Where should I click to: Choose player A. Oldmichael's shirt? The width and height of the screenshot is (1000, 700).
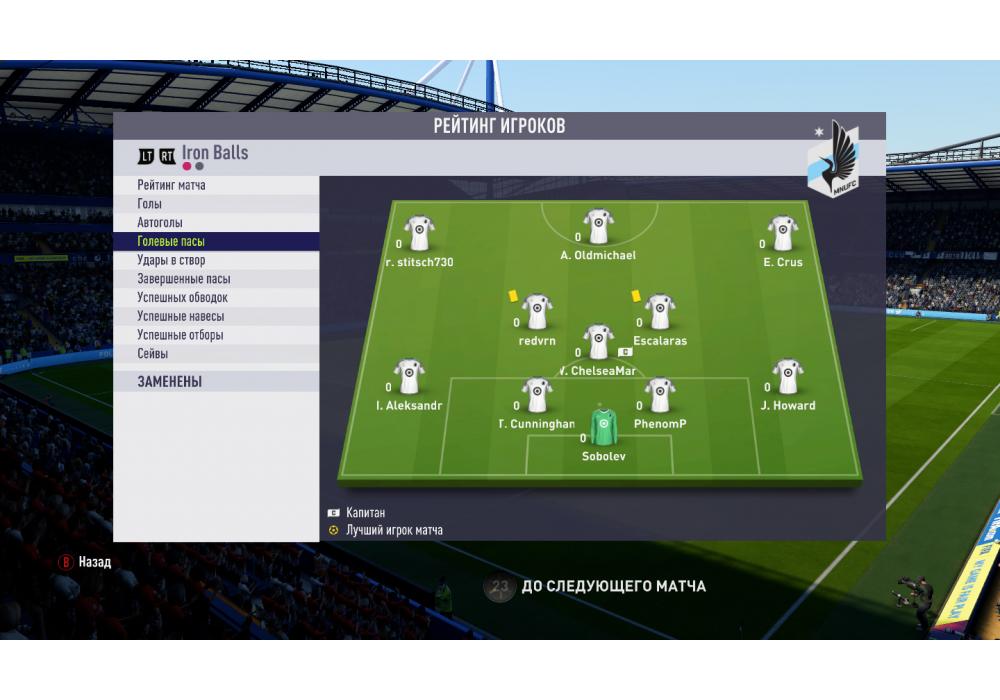(599, 227)
